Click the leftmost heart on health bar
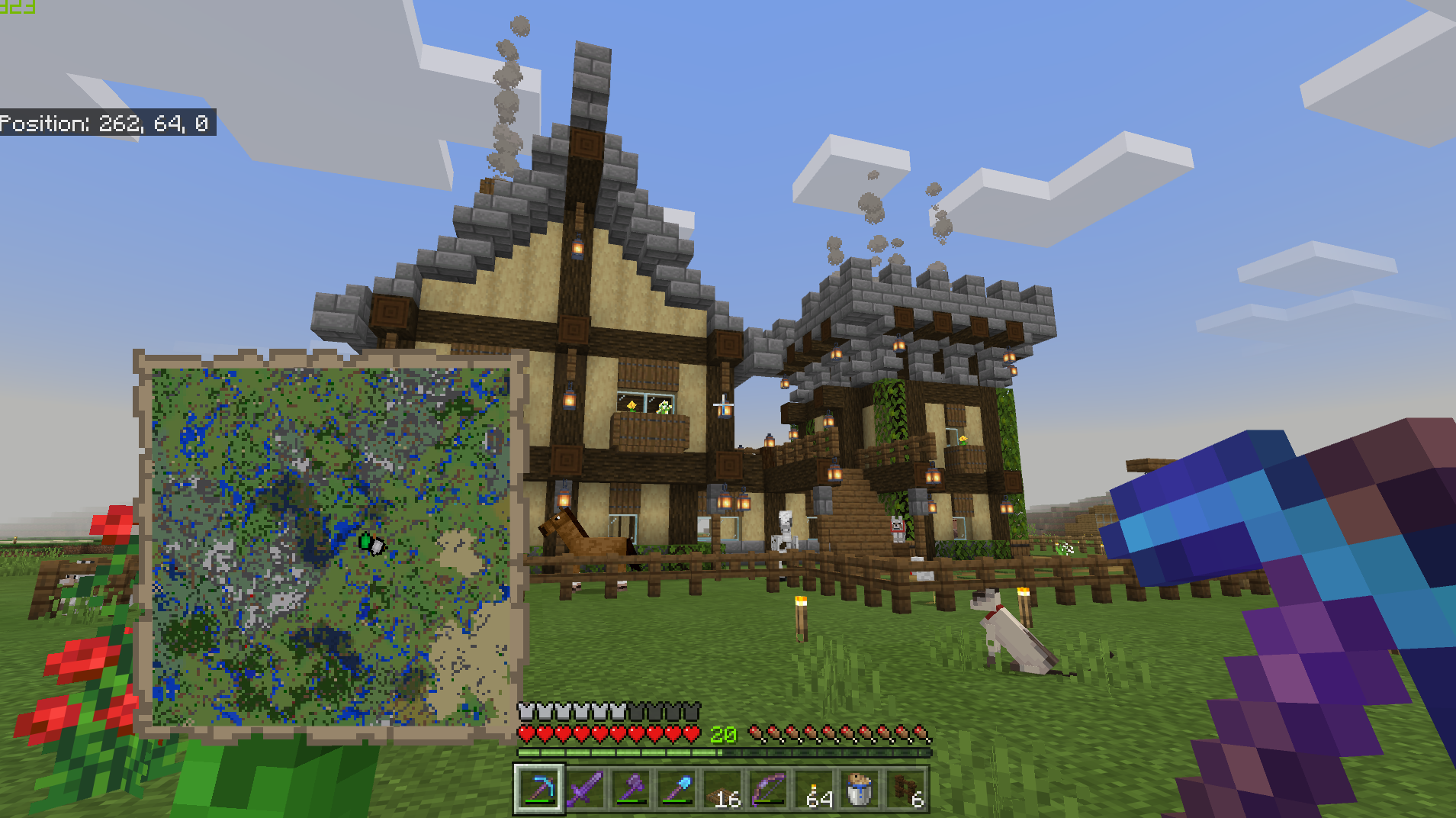The height and width of the screenshot is (818, 1456). point(527,734)
